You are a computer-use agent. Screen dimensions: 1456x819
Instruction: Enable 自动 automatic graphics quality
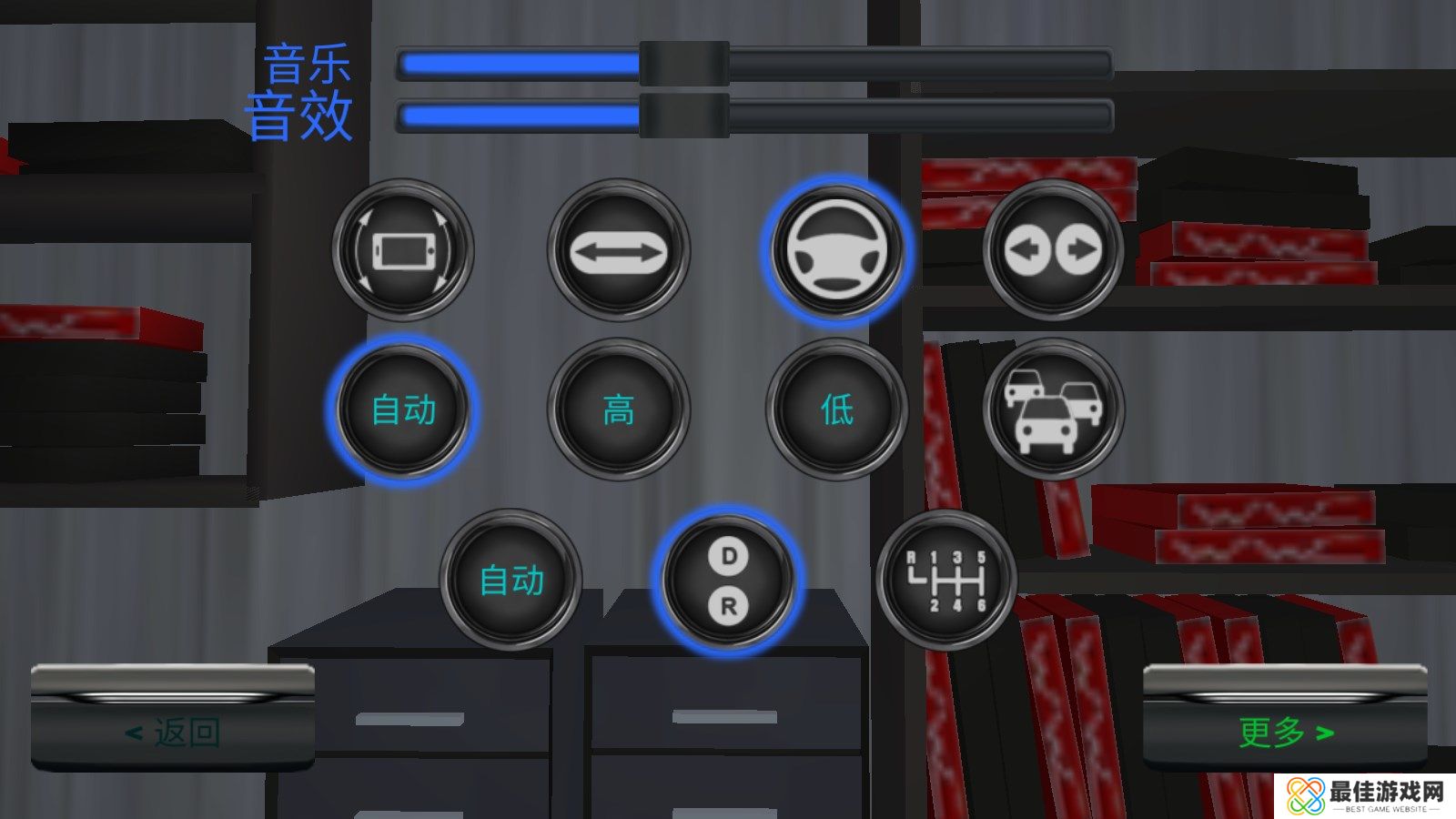click(404, 410)
